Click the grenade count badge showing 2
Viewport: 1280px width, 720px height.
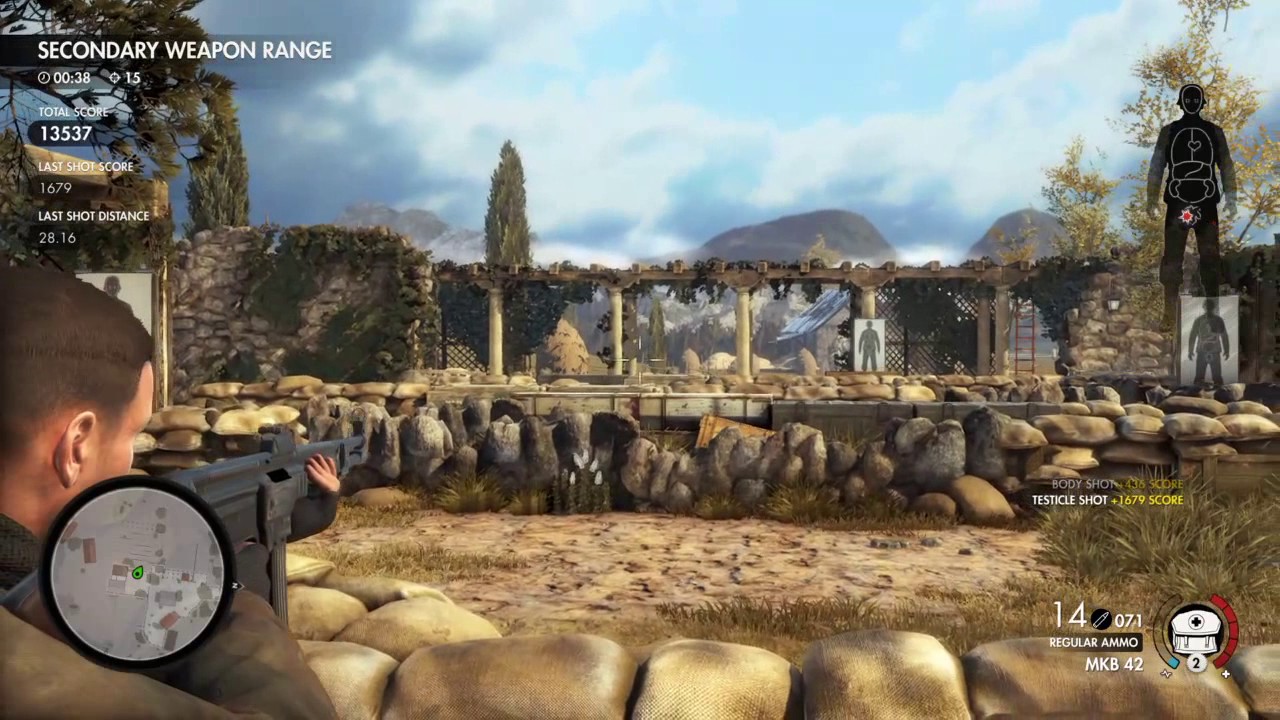1196,662
